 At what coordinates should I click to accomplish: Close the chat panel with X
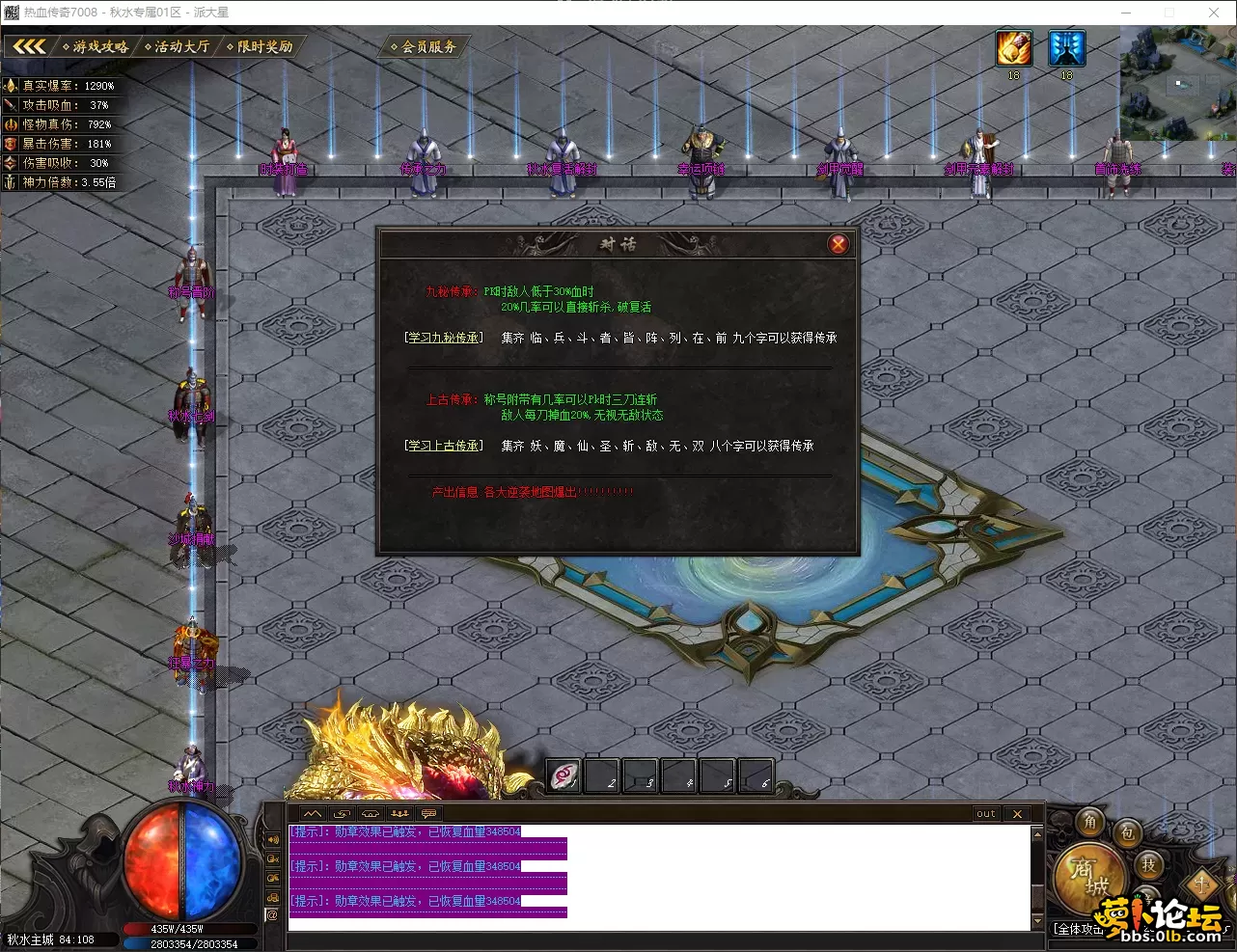tap(1017, 814)
